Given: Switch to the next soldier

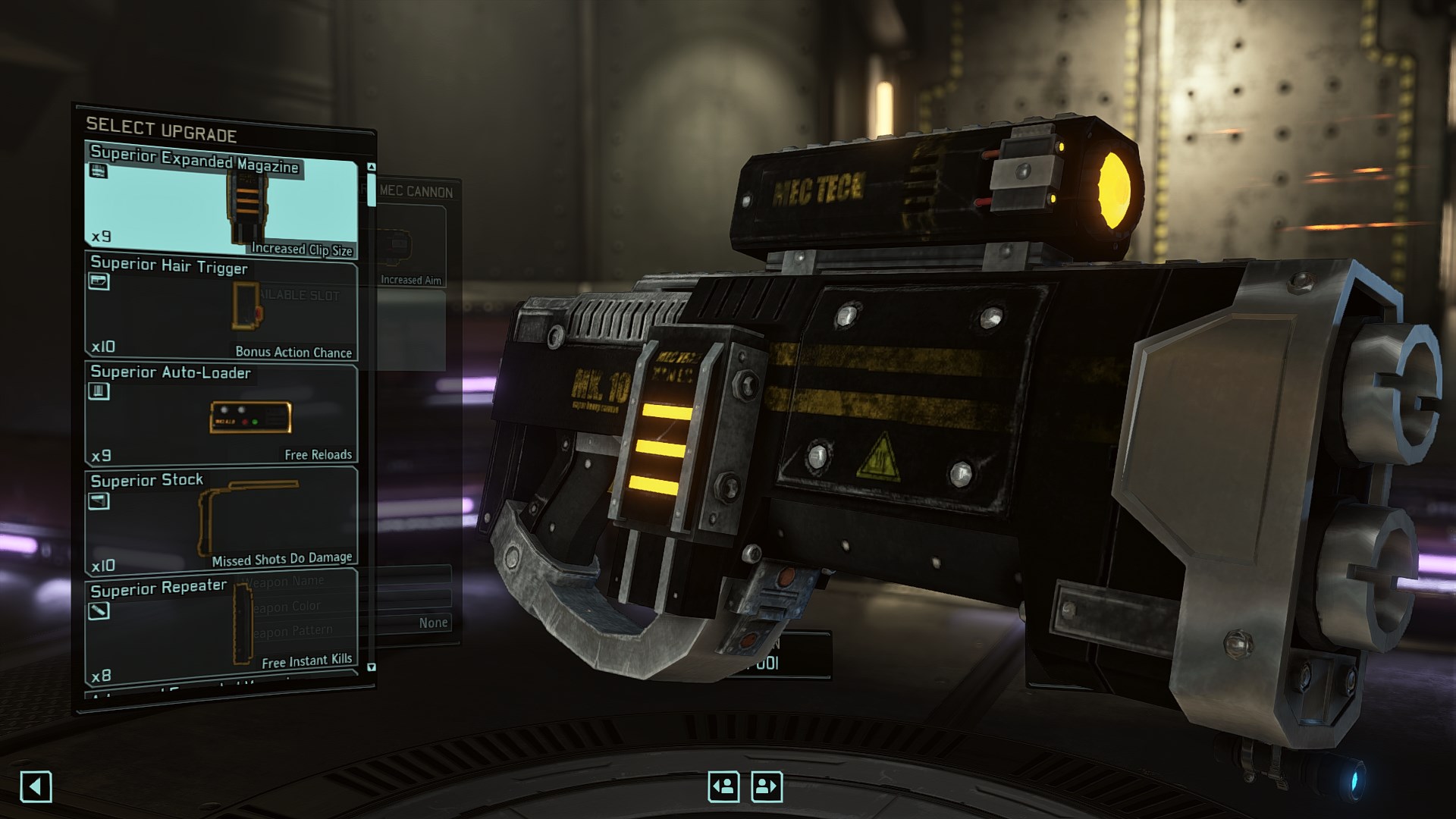Looking at the screenshot, I should (x=766, y=786).
